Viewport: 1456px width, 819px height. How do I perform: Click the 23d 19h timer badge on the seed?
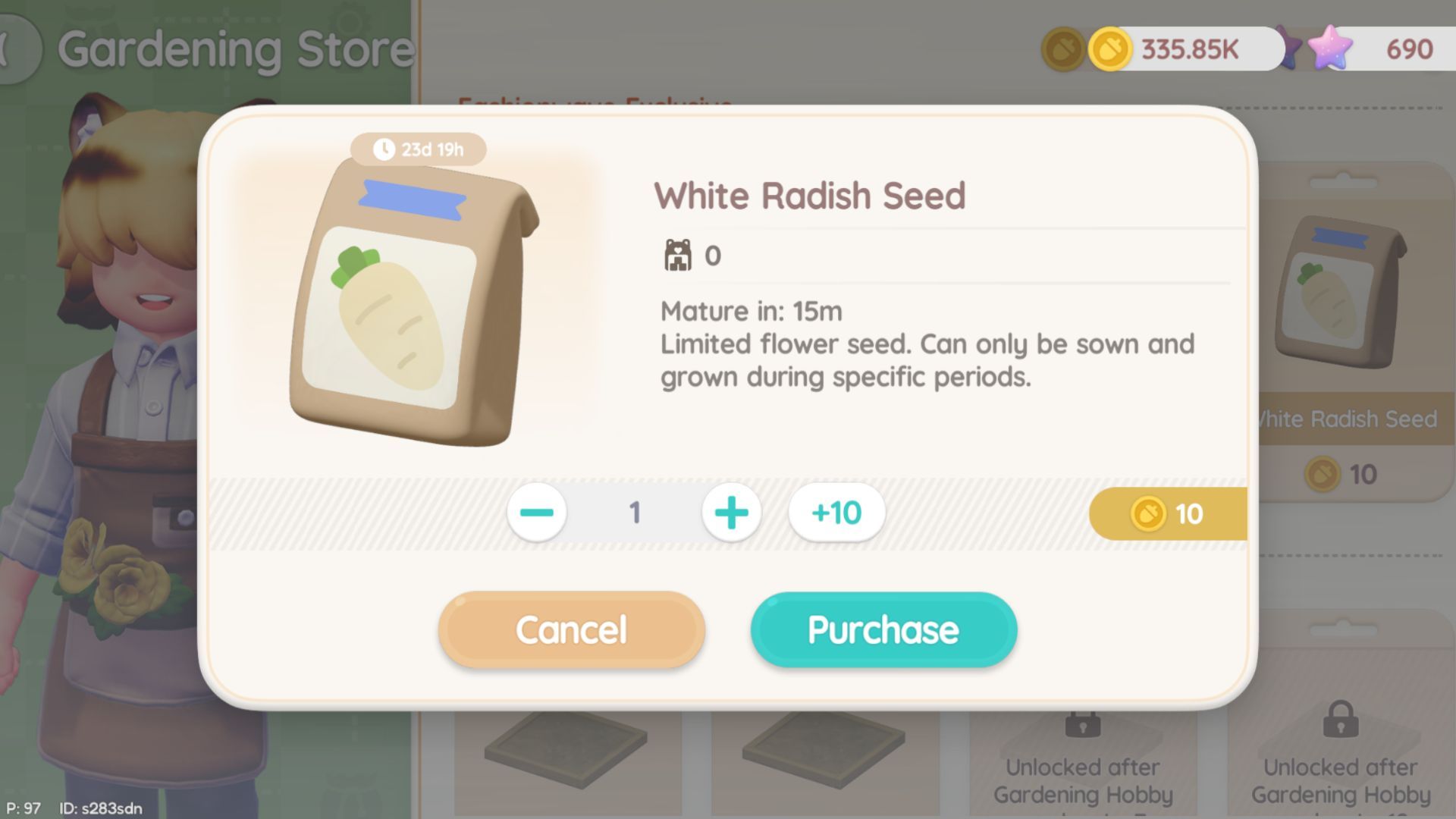[x=418, y=149]
